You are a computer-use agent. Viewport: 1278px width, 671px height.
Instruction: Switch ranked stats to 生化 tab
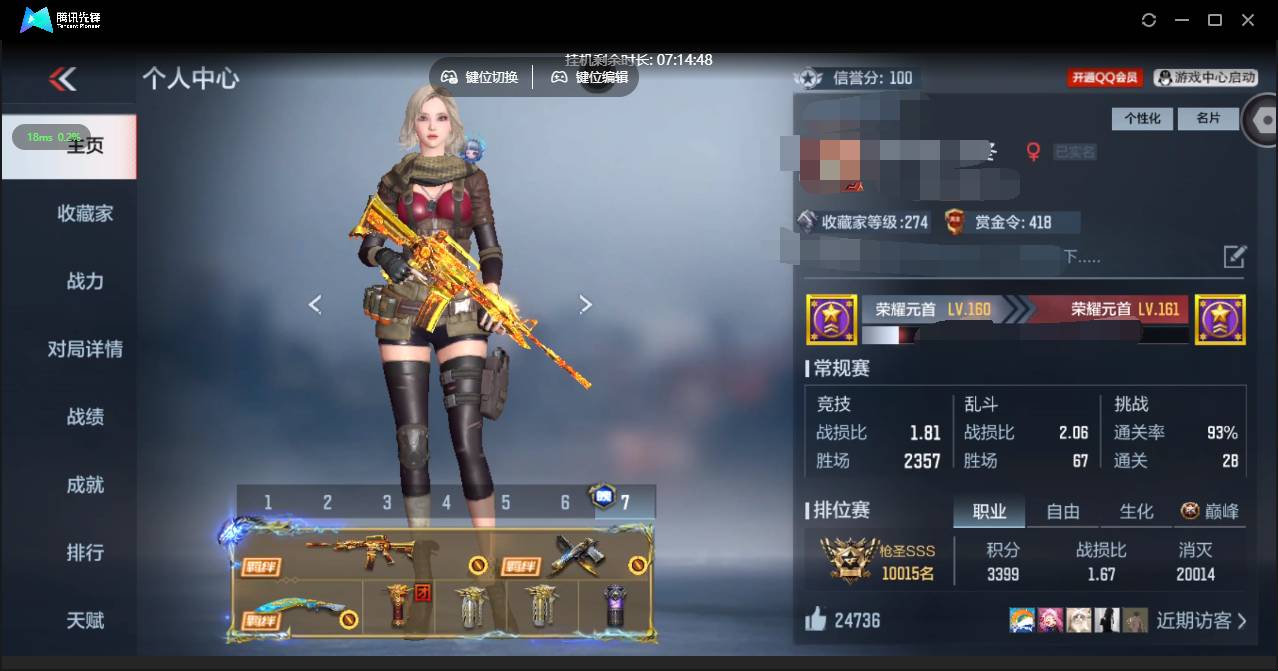(x=1136, y=512)
